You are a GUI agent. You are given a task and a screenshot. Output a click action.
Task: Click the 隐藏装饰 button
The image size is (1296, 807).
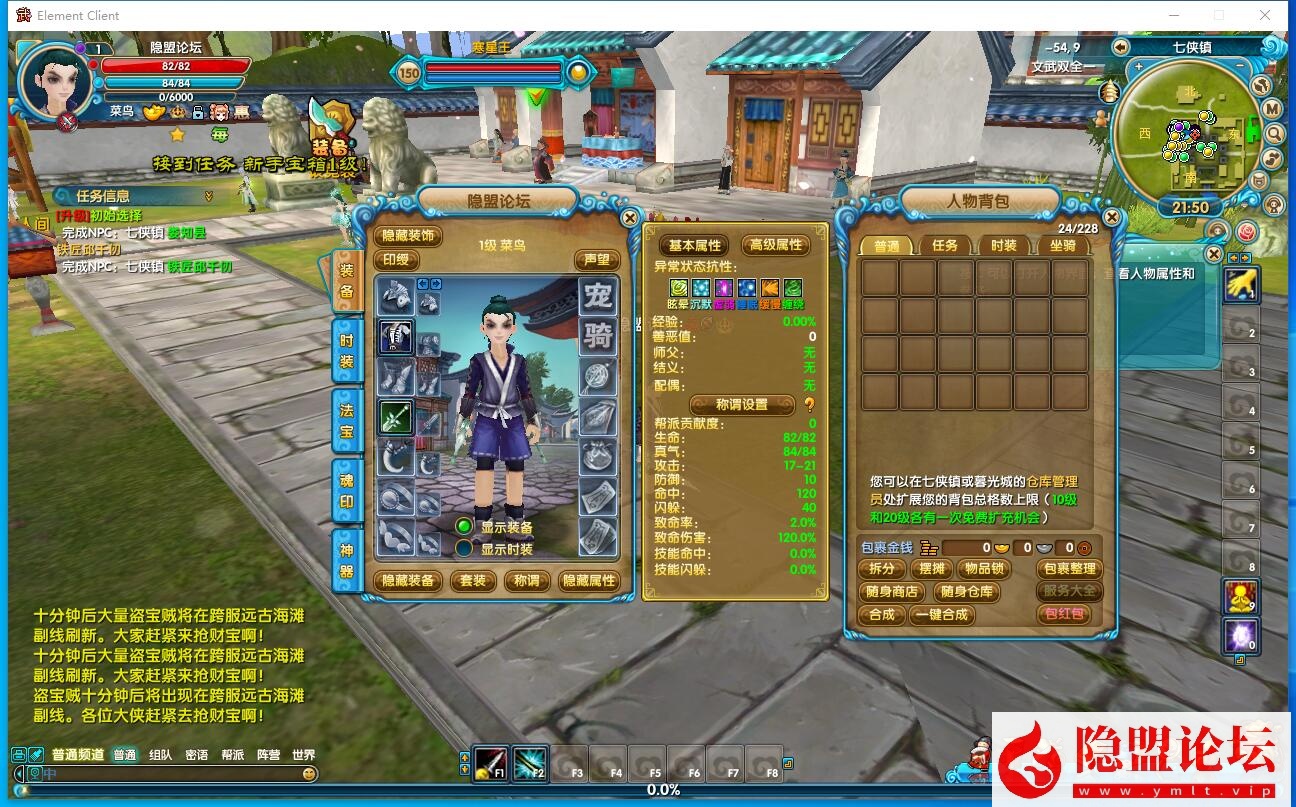point(407,236)
